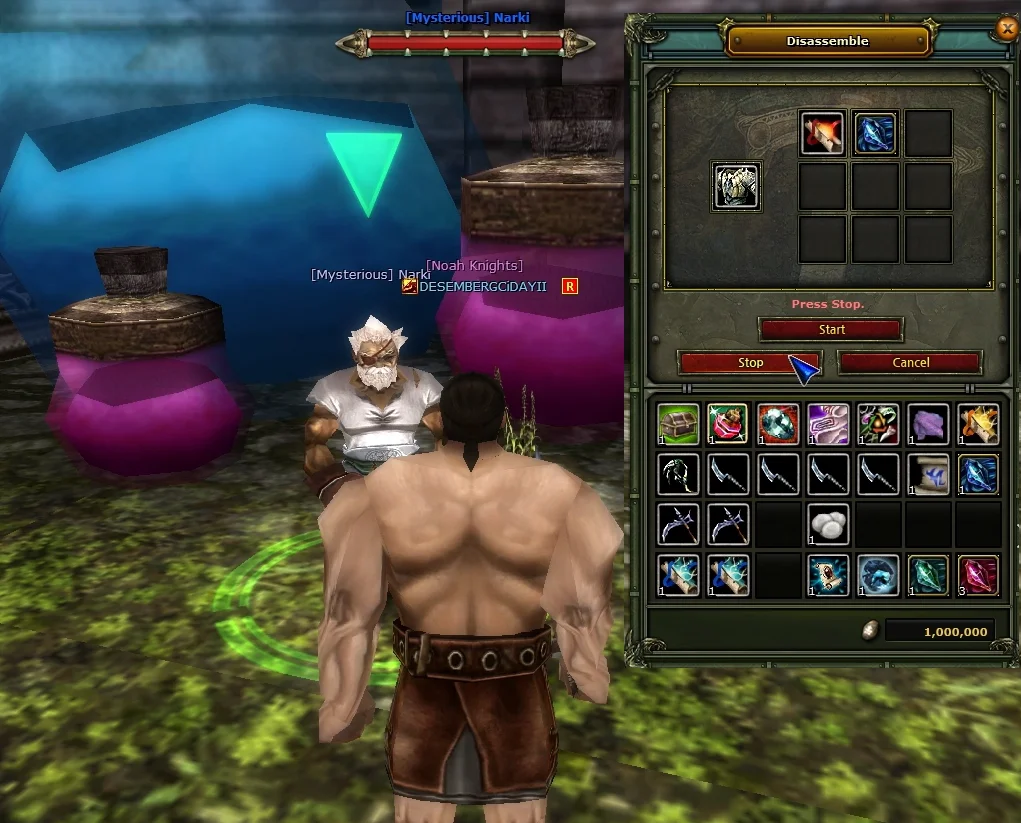Select the purple cloth item
This screenshot has height=823, width=1021.
[928, 425]
